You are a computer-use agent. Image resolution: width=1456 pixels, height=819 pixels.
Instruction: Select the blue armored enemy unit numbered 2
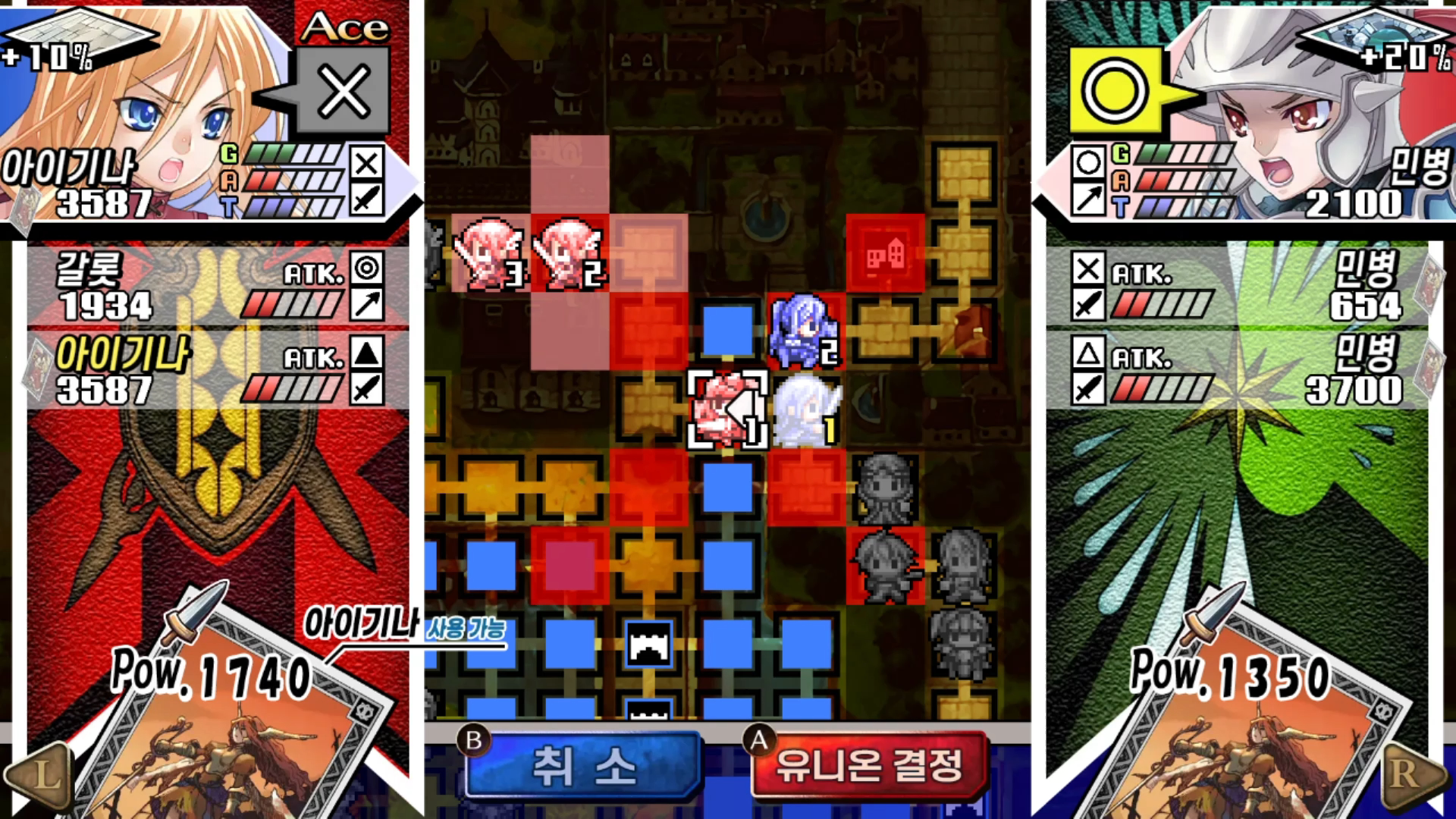pos(804,331)
